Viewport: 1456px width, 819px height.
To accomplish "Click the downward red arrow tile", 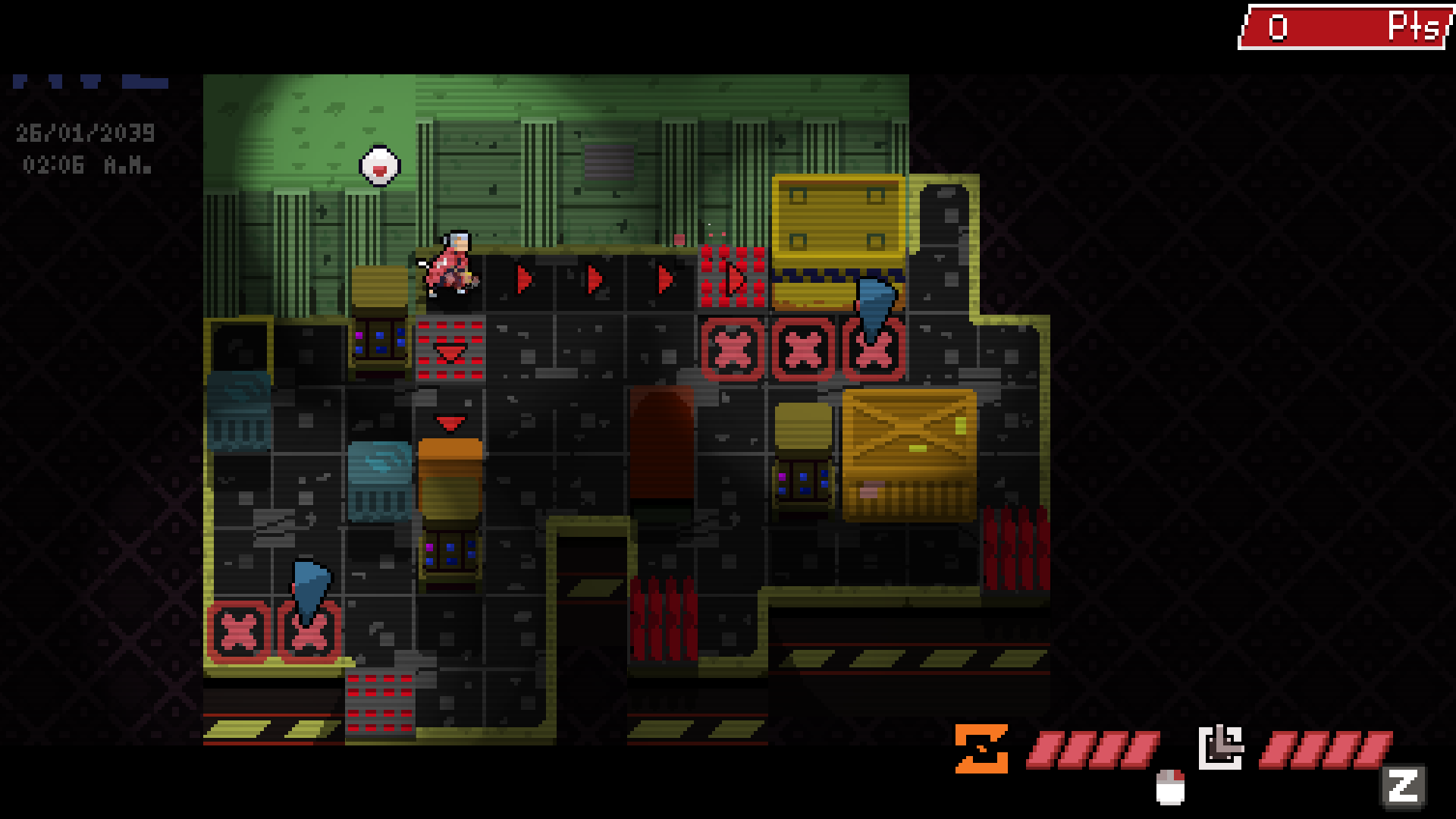I will (450, 352).
